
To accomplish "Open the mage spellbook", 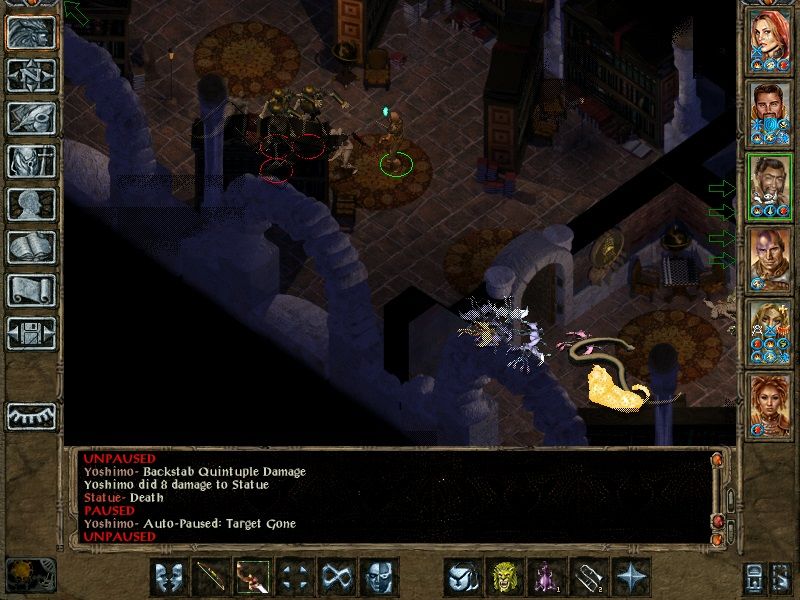I will 31,247.
